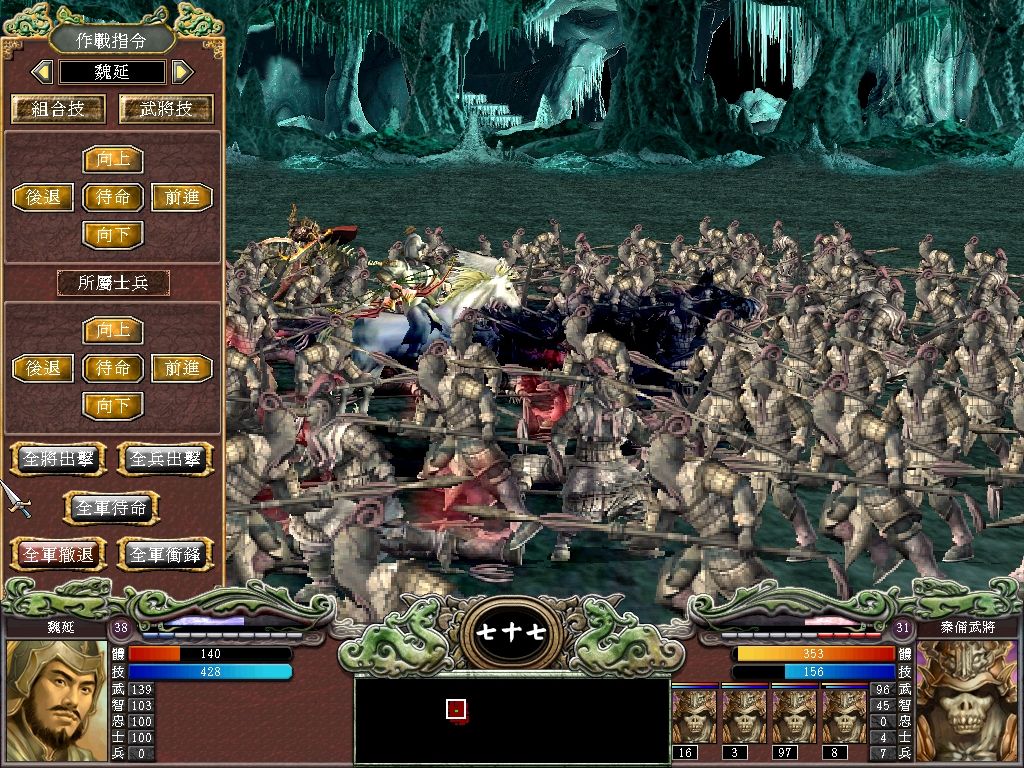
Task: Switch to the next general with right arrow
Action: [181, 72]
